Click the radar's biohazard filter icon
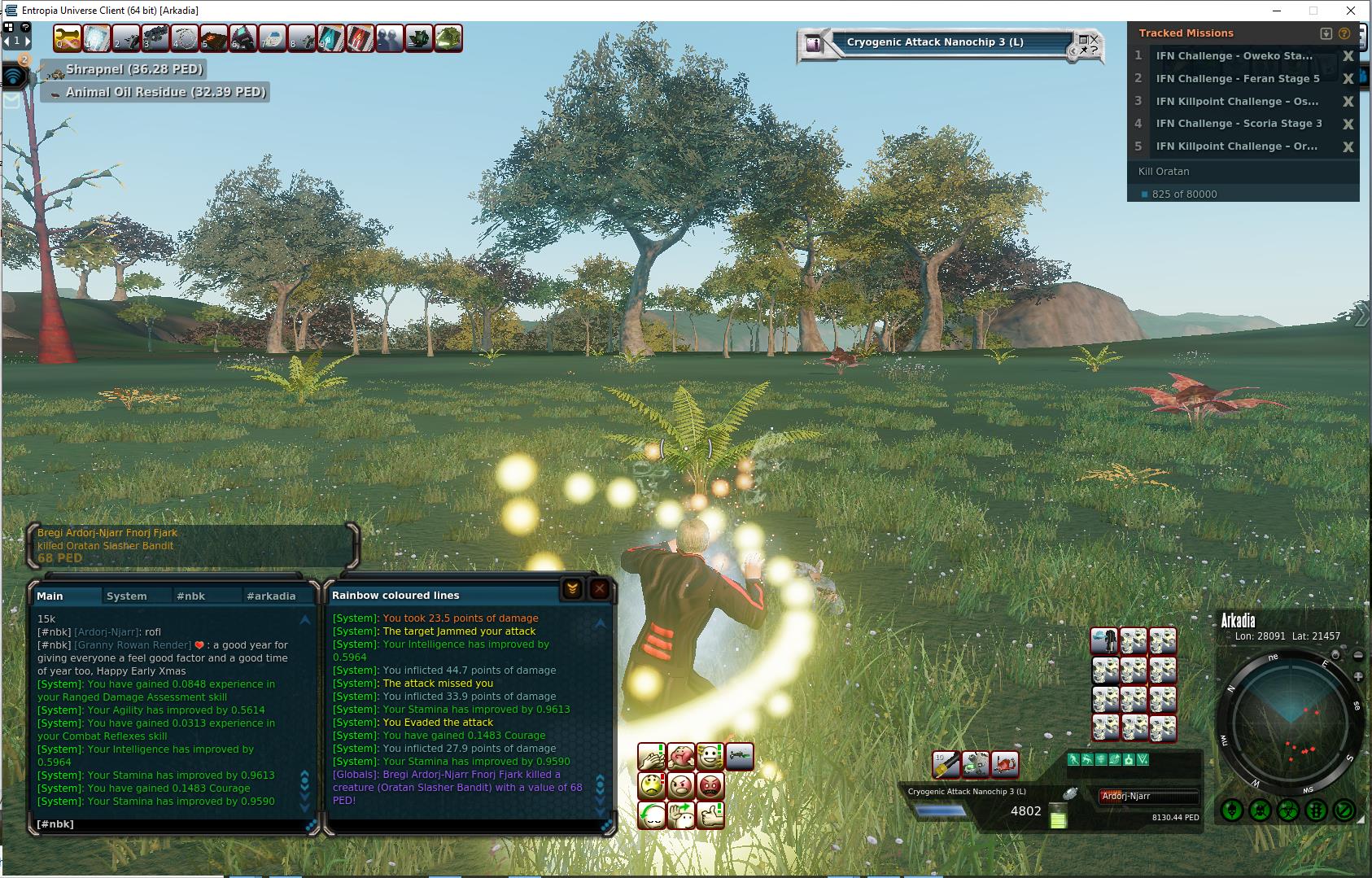The width and height of the screenshot is (1372, 878). 1287,810
